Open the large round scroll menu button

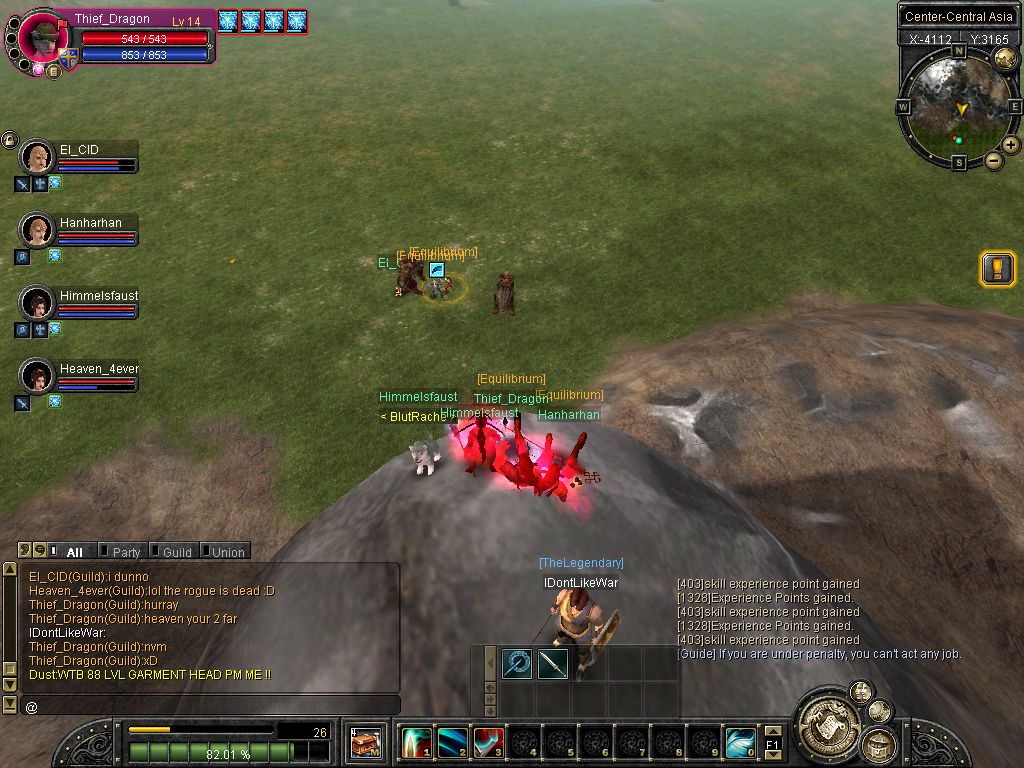coord(828,720)
